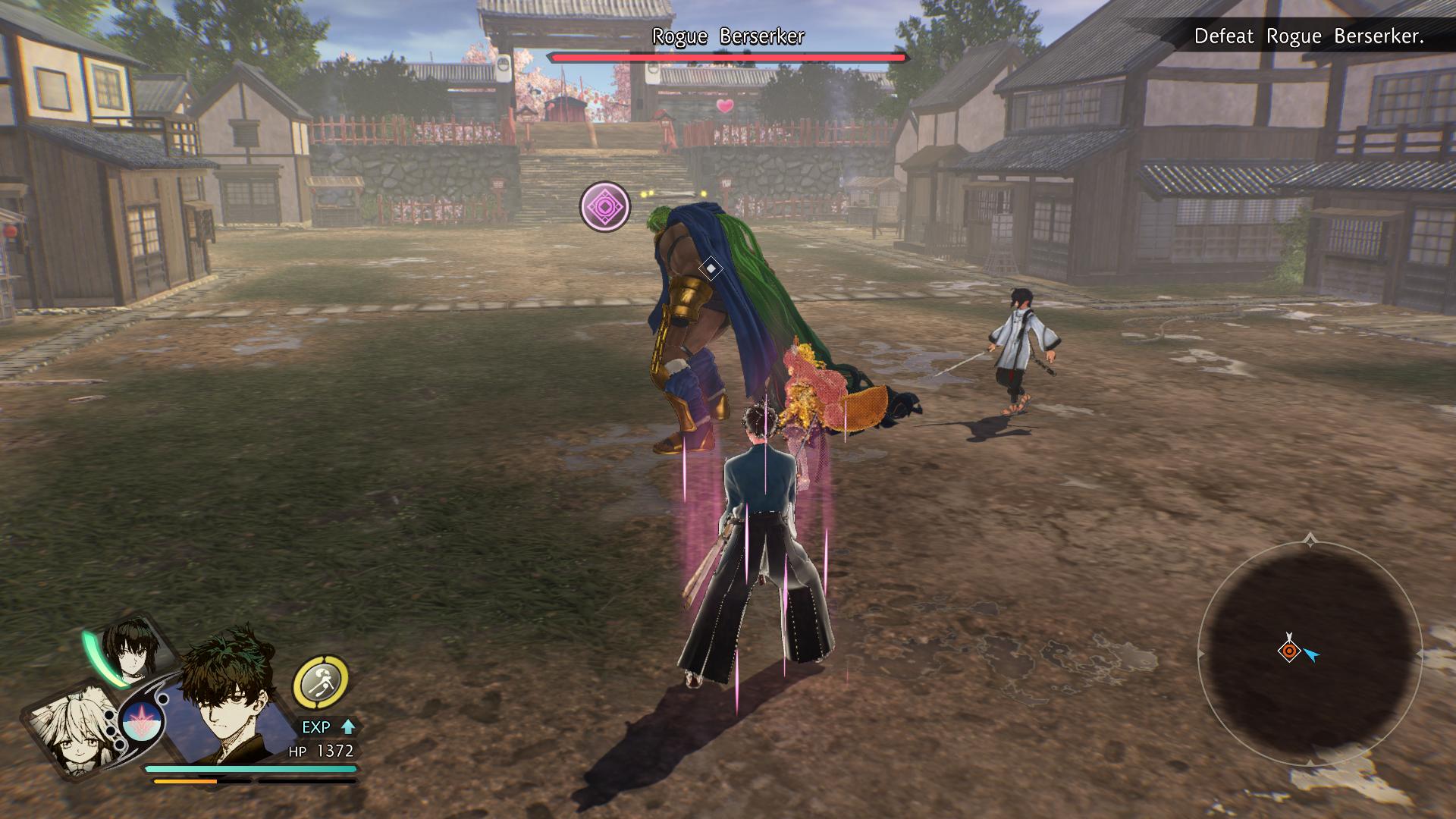
Task: Open the circular minimap
Action: click(1310, 651)
